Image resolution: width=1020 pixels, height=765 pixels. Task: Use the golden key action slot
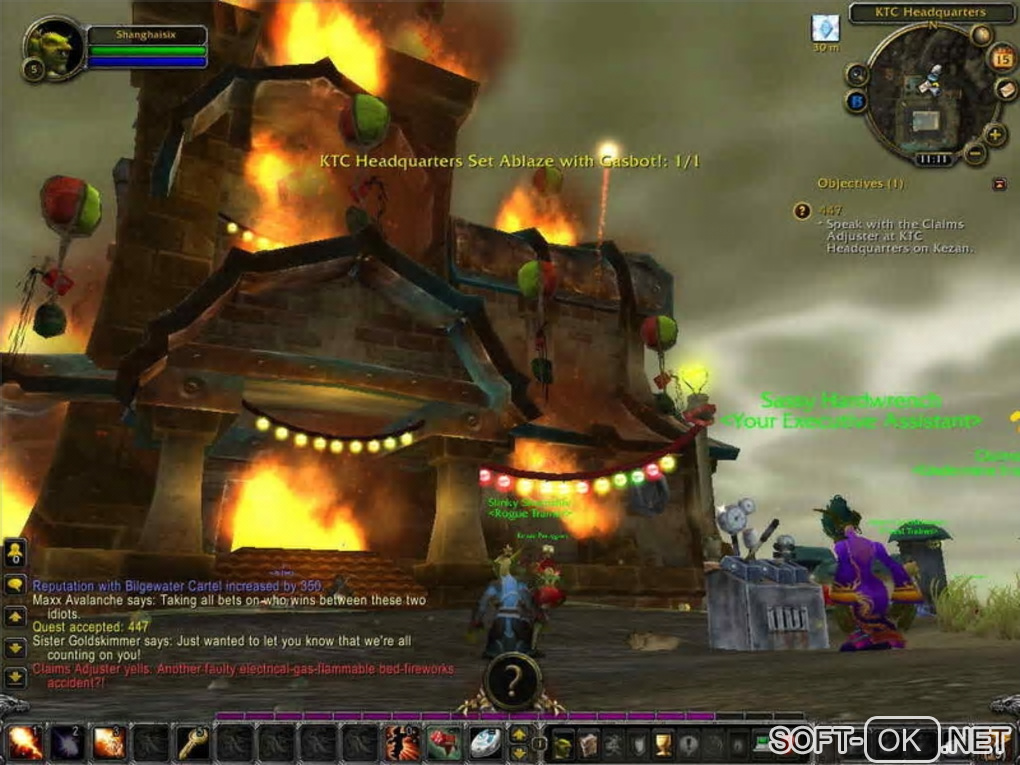coord(193,741)
